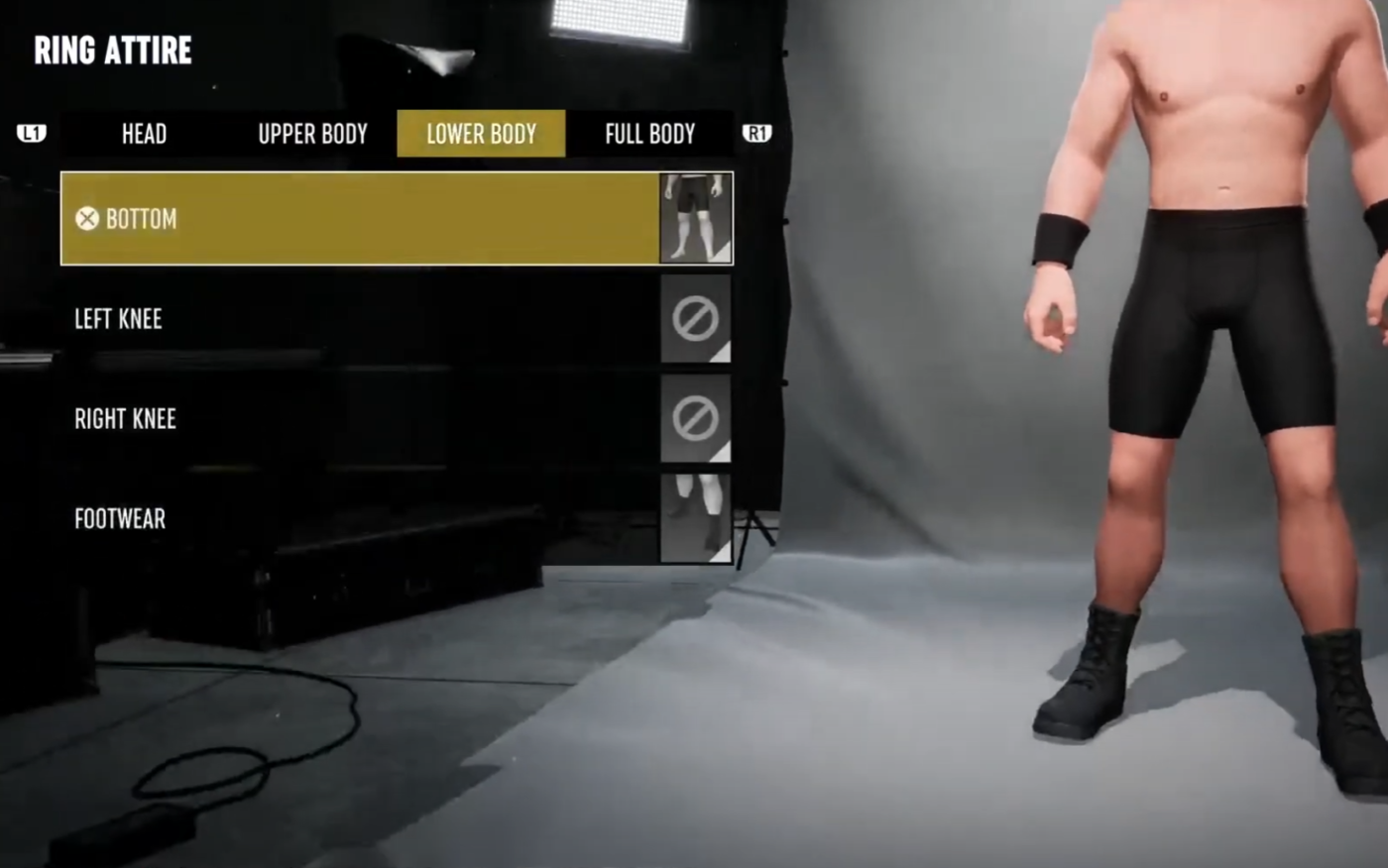Click the X remove icon on Bottom row
Viewport: 1388px width, 868px height.
coord(87,219)
